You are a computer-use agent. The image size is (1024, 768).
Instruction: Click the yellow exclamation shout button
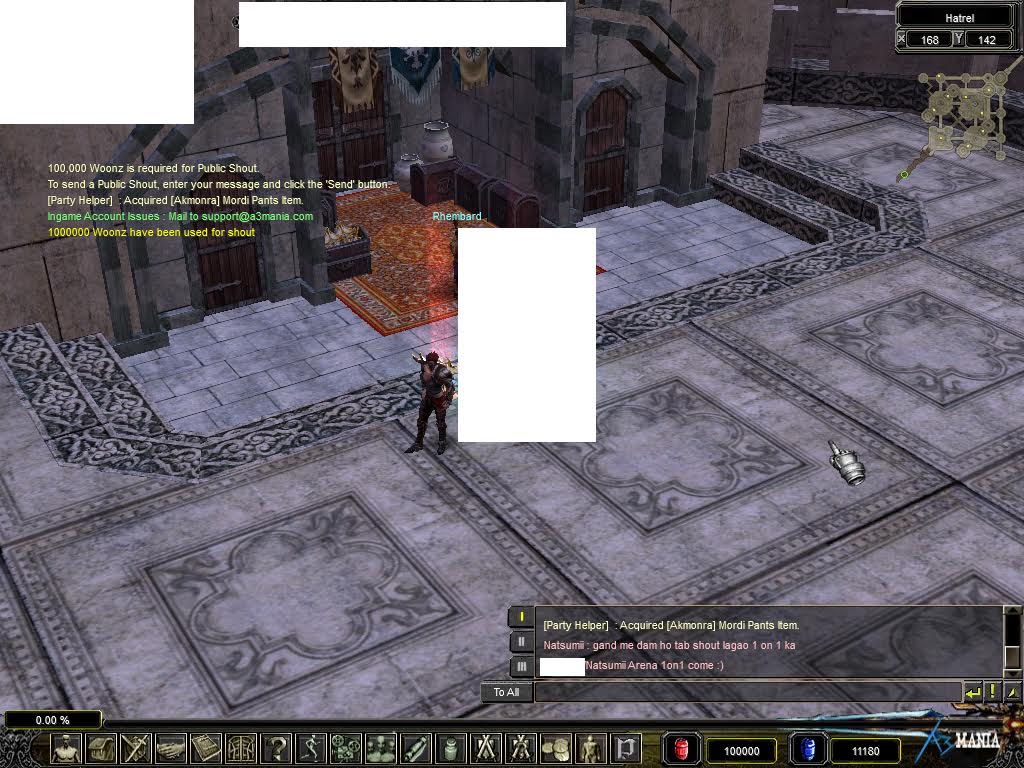pos(992,692)
